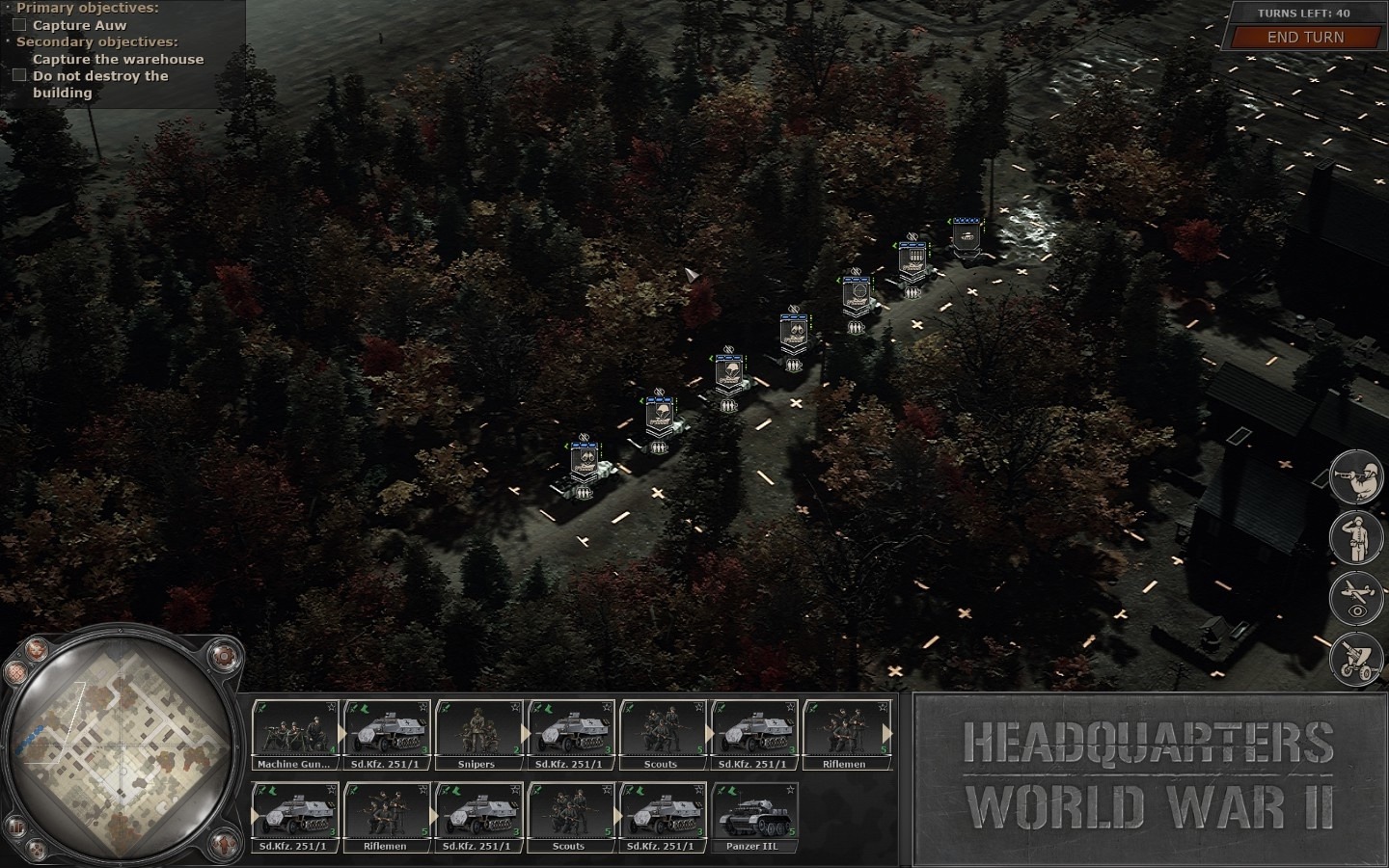Activate the artillery gun ability

pyautogui.click(x=1356, y=658)
